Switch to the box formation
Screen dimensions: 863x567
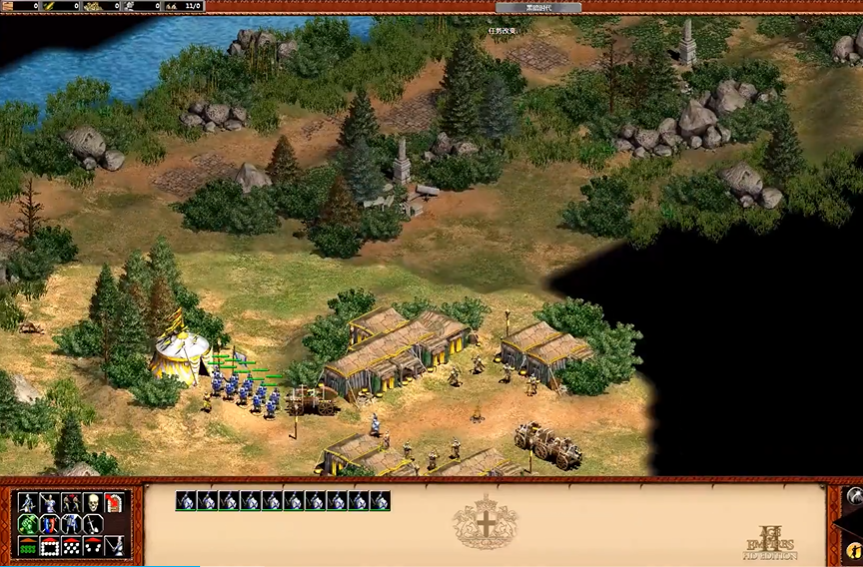[49, 546]
